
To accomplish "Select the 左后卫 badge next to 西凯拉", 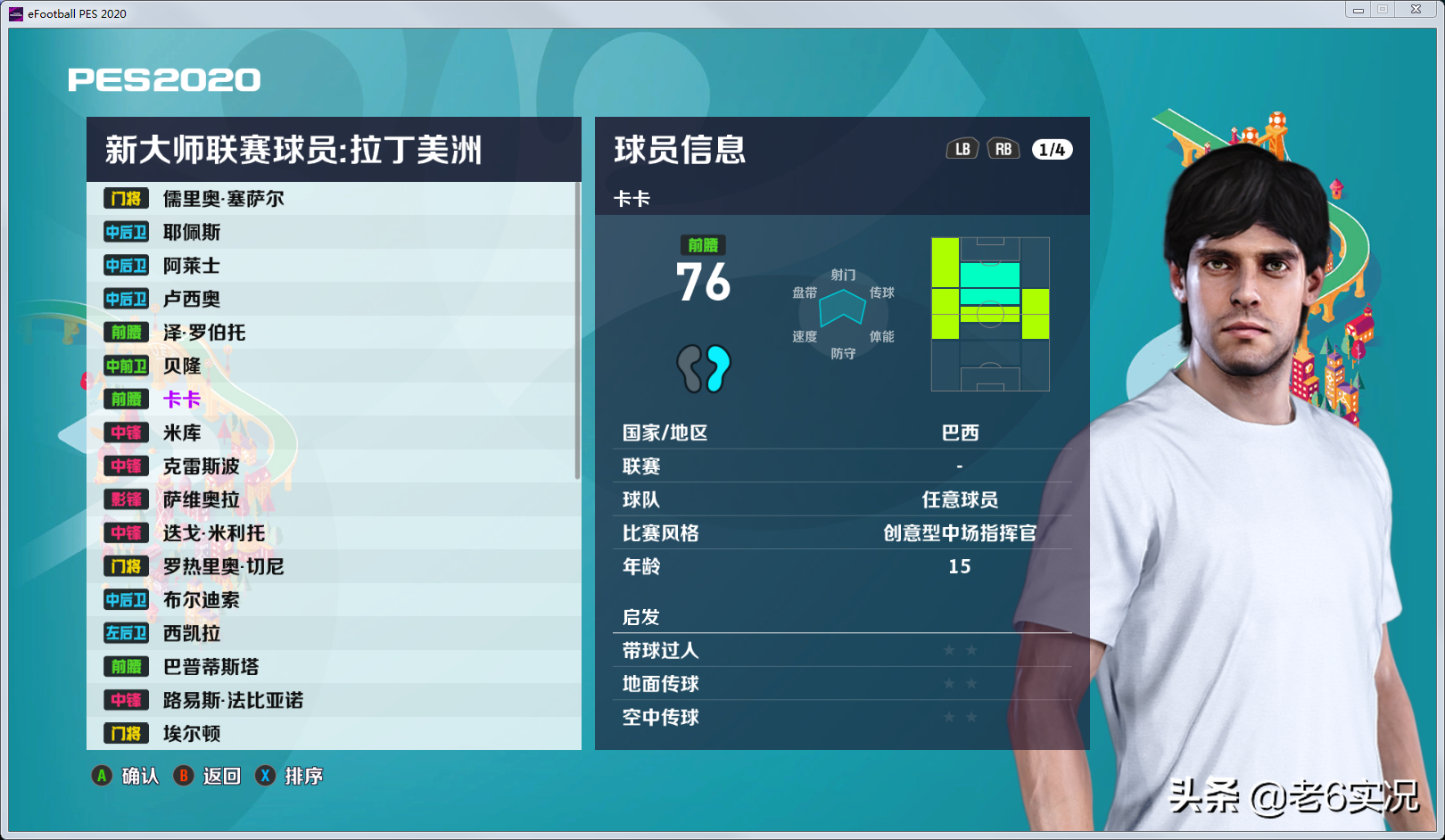I will point(125,633).
